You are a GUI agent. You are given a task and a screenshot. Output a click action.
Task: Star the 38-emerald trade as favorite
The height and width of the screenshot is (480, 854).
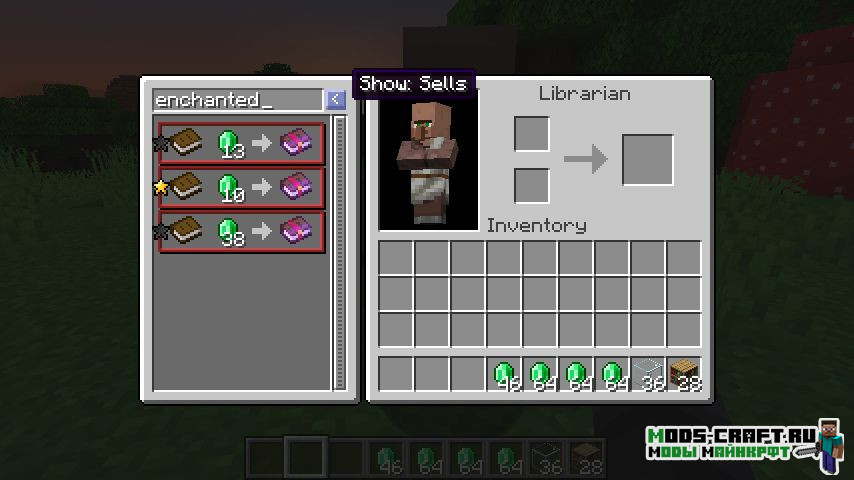point(160,231)
